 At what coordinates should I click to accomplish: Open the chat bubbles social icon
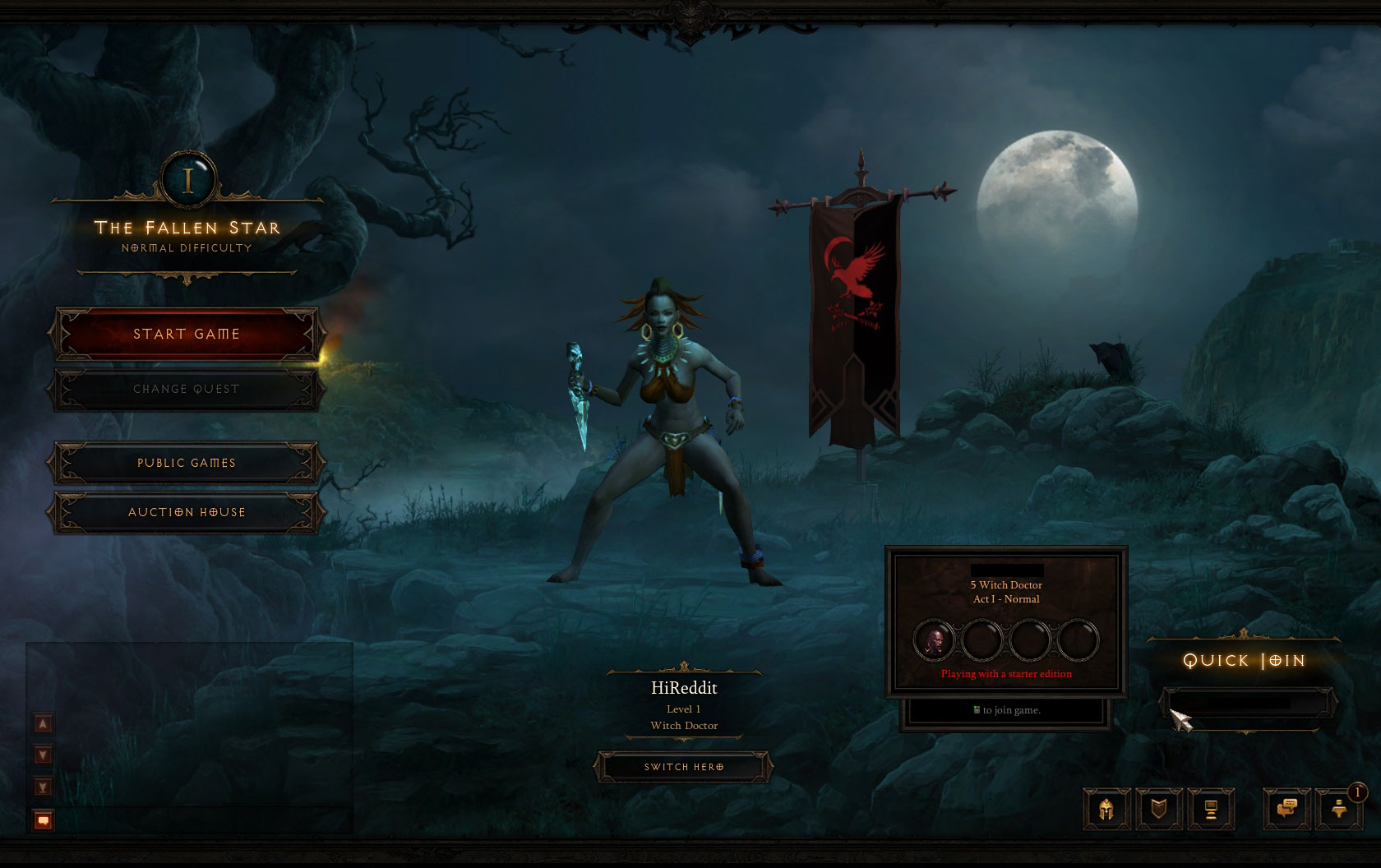point(1287,810)
